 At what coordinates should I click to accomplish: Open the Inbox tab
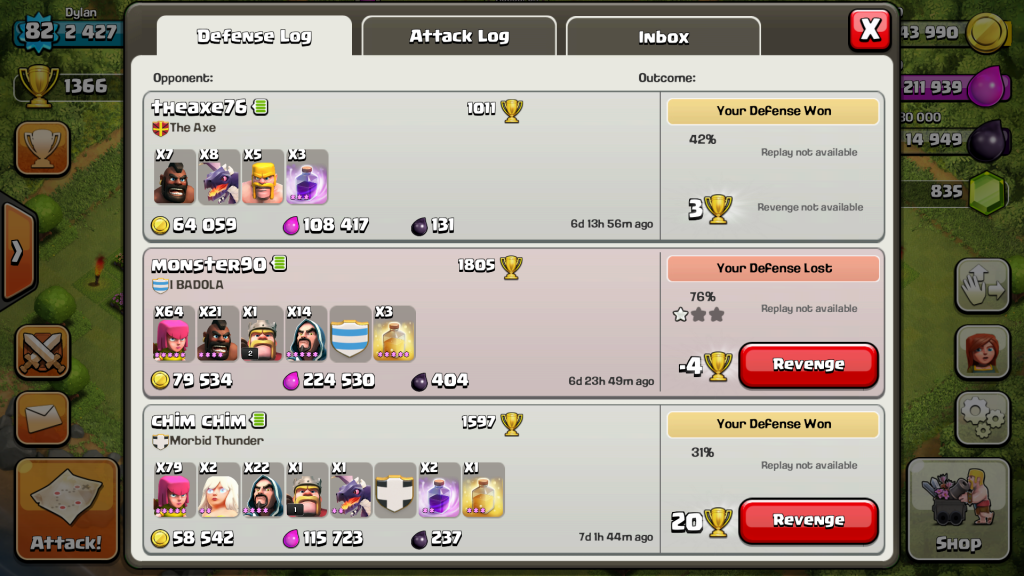(x=663, y=37)
